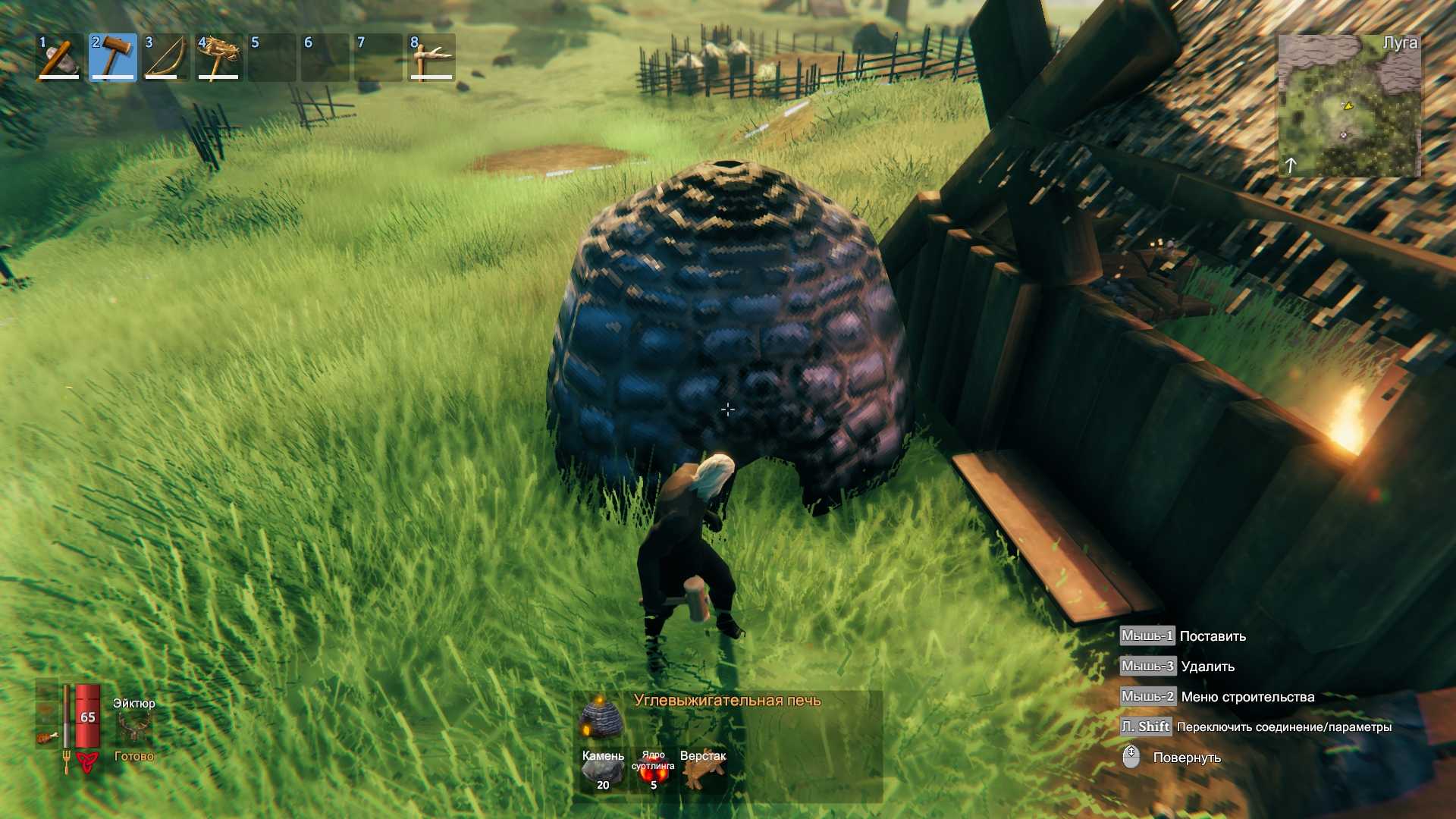Open the minimap labeled Луга
Image resolution: width=1456 pixels, height=819 pixels.
tap(1349, 105)
